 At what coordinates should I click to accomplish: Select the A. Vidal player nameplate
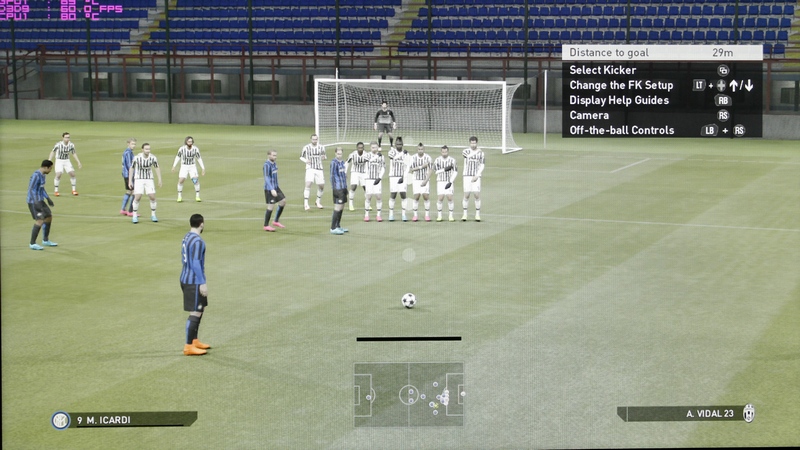tap(686, 413)
